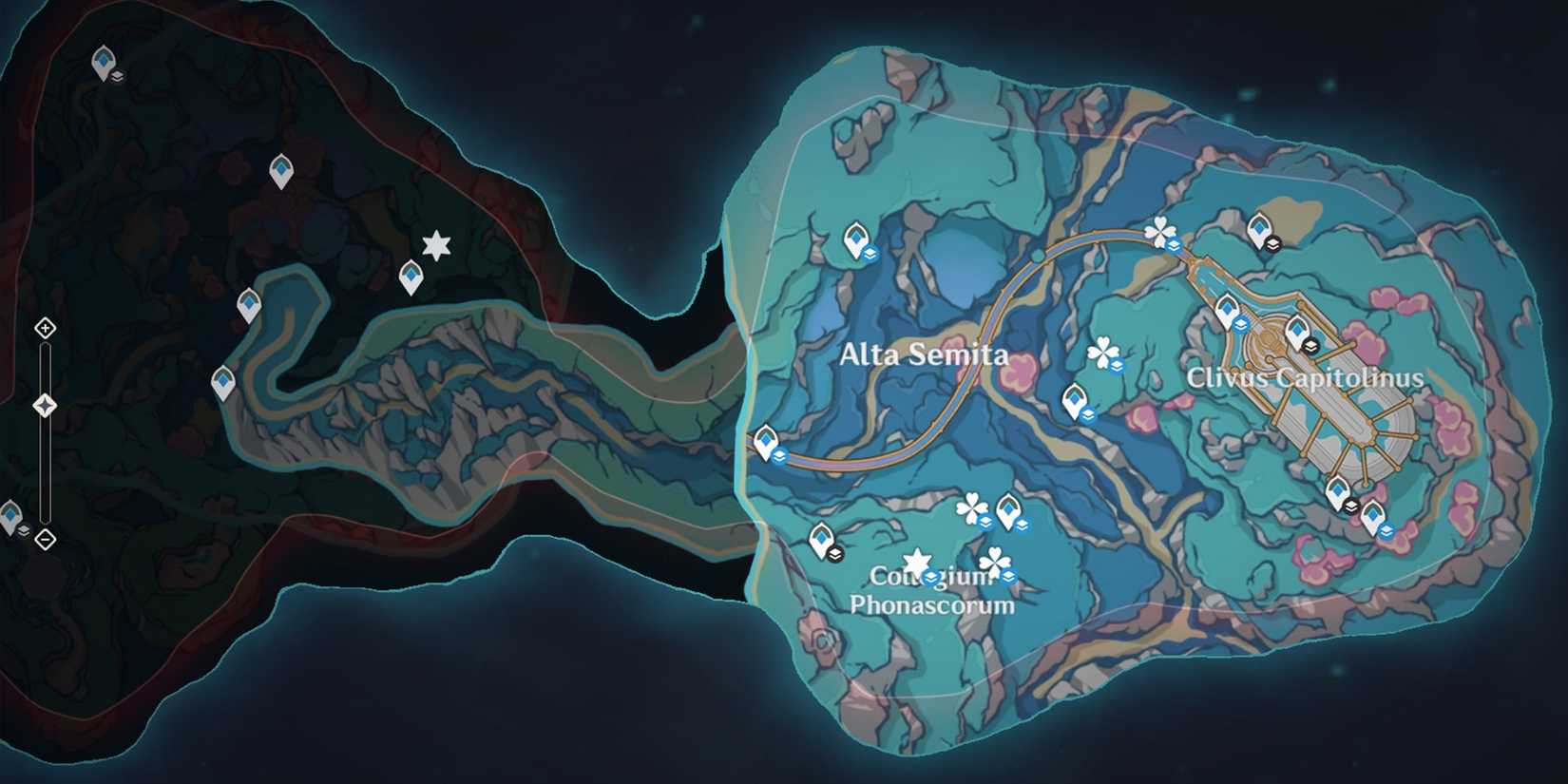Select the star marker in the dark western area
The height and width of the screenshot is (784, 1568).
(435, 244)
